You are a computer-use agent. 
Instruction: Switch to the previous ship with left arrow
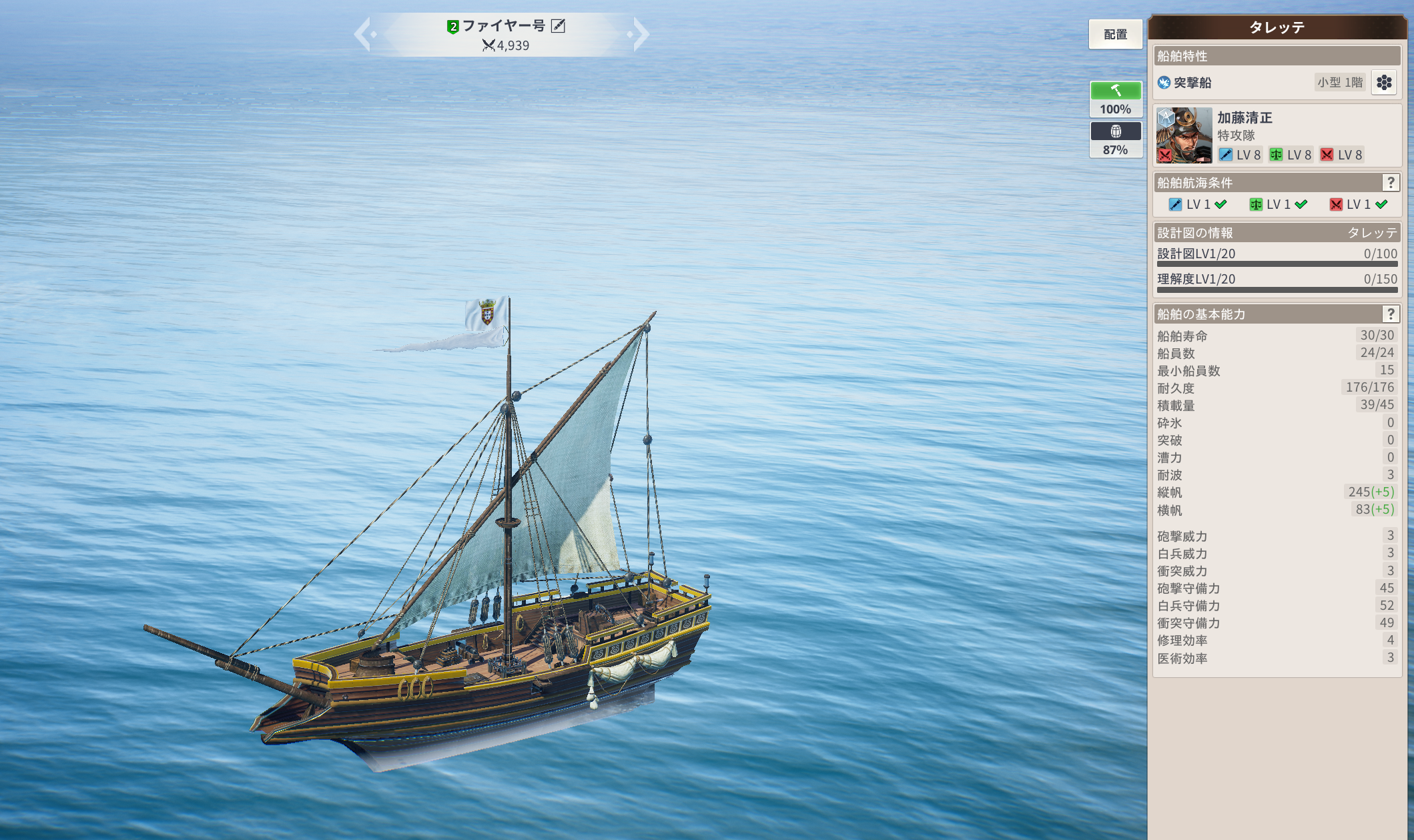click(363, 34)
